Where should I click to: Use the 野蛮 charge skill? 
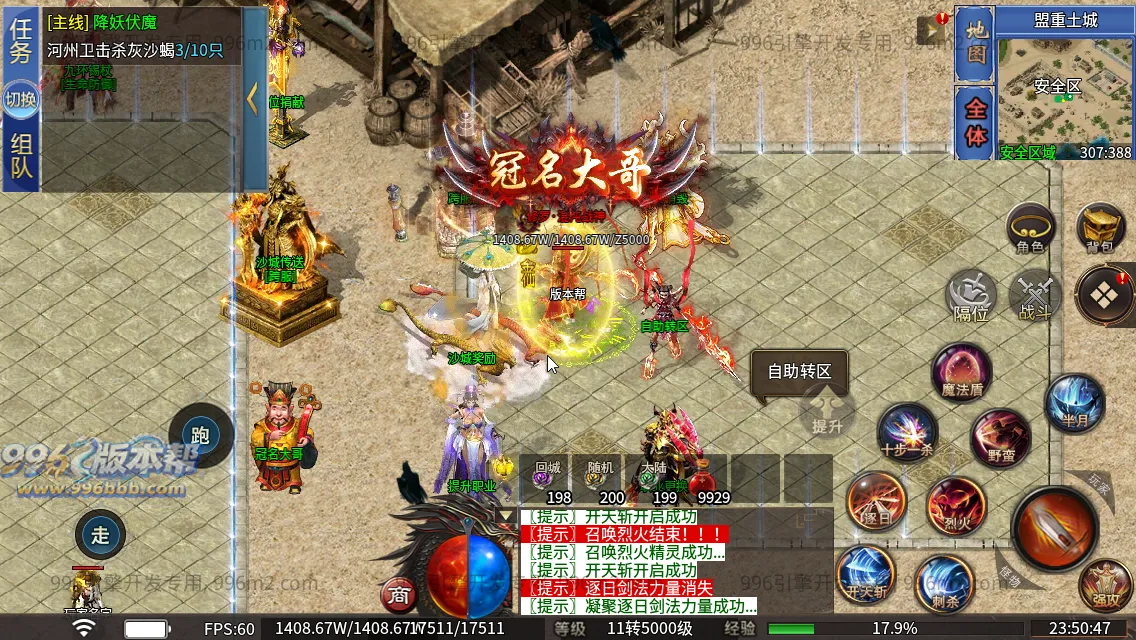point(1001,438)
